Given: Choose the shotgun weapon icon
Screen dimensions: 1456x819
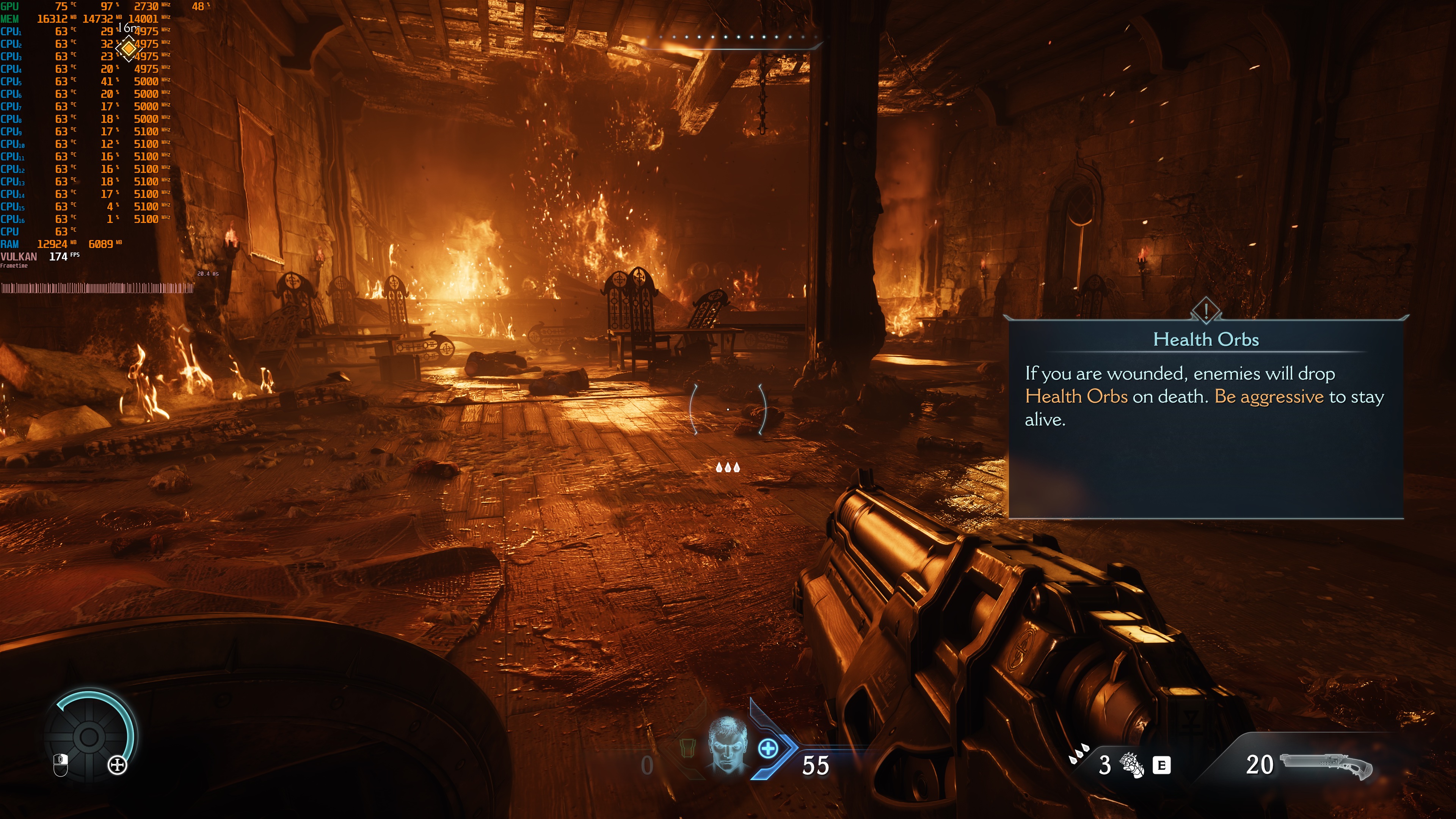Looking at the screenshot, I should (x=1326, y=765).
